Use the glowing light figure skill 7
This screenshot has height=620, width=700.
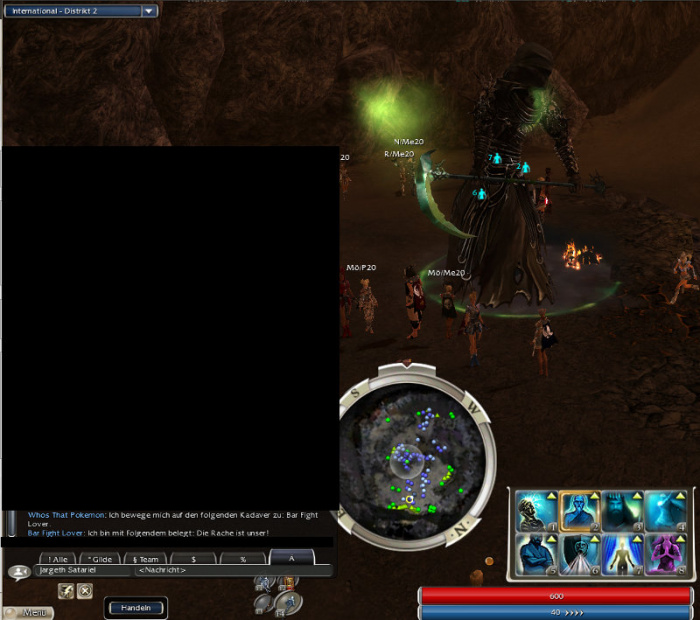tap(622, 555)
